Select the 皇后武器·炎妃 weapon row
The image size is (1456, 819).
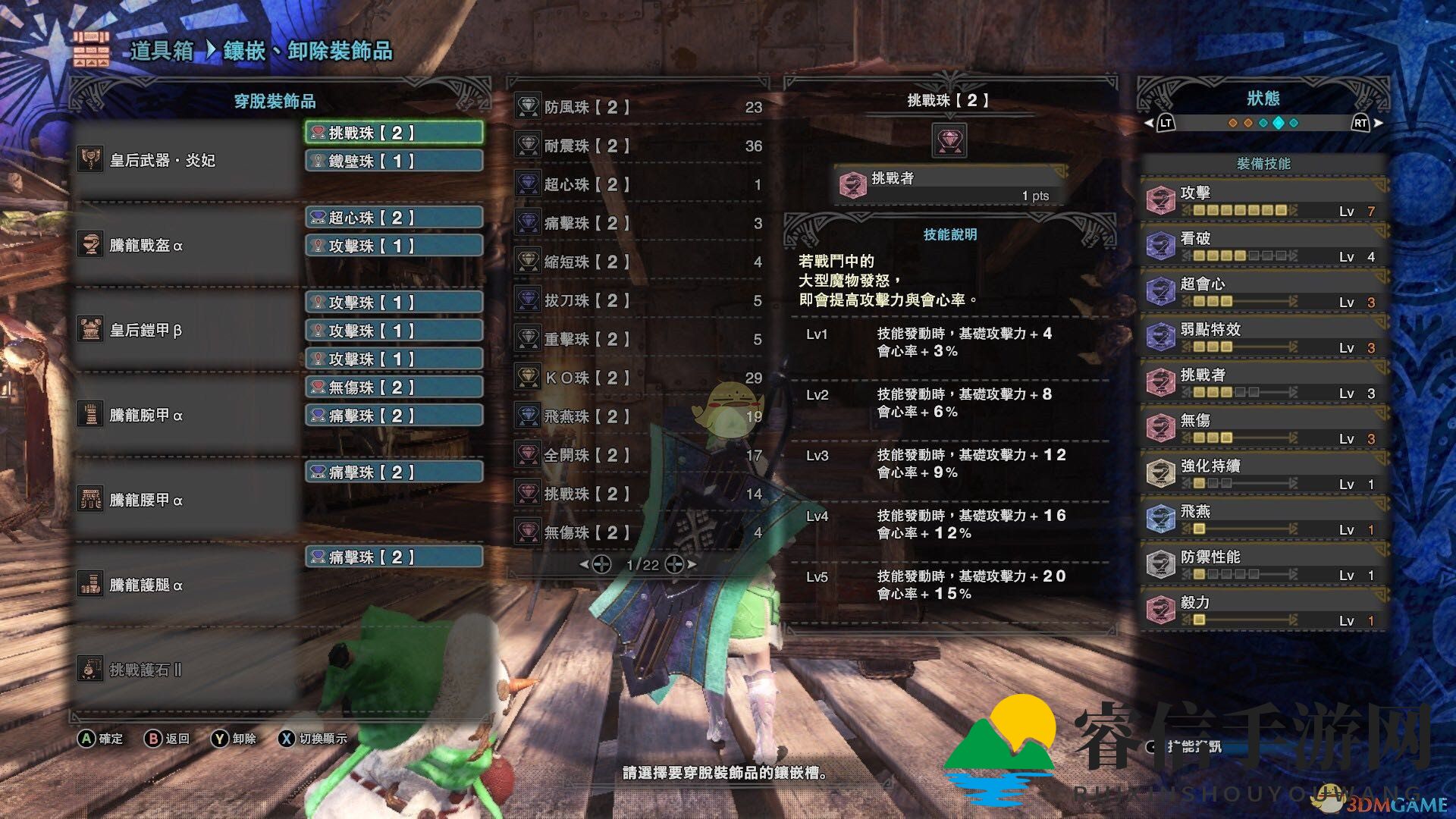[186, 160]
